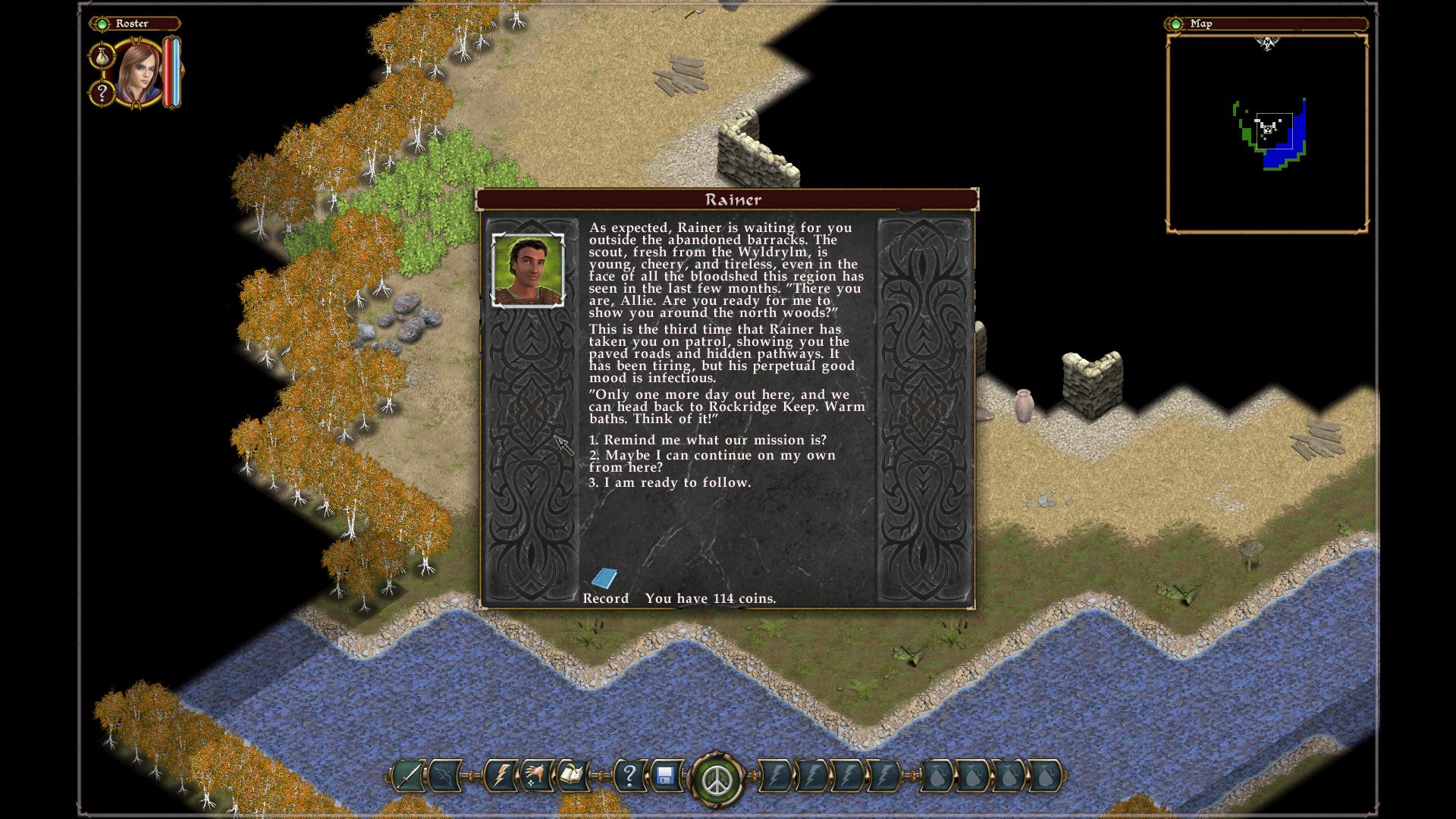Screen dimensions: 1456x819
Task: Select the bow ranged attack button
Action: coord(444,777)
